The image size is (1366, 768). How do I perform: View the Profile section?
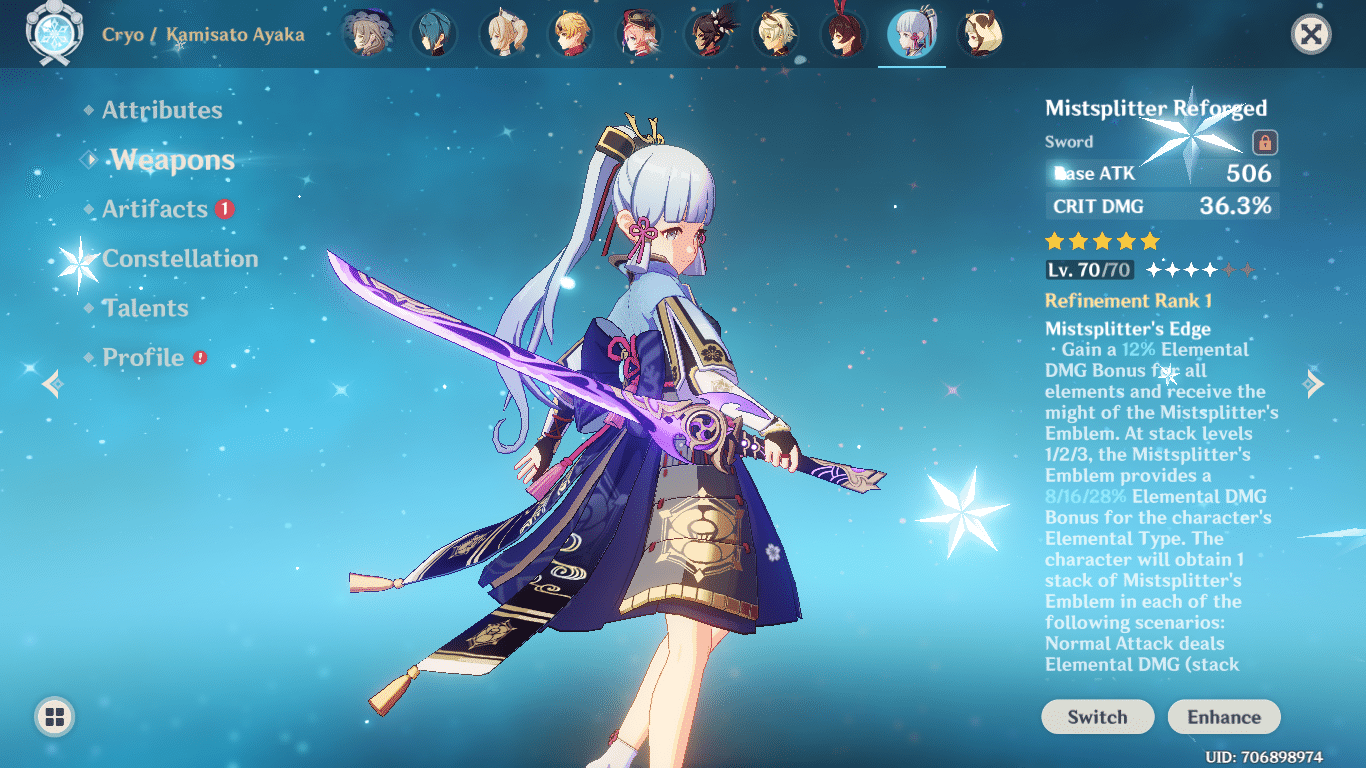click(142, 356)
